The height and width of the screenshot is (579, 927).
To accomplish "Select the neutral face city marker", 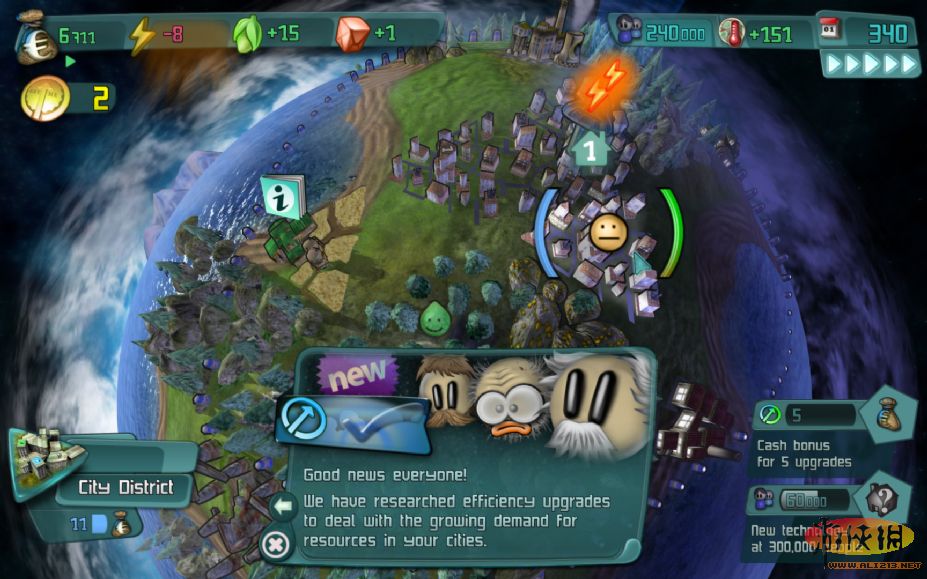I will [607, 234].
